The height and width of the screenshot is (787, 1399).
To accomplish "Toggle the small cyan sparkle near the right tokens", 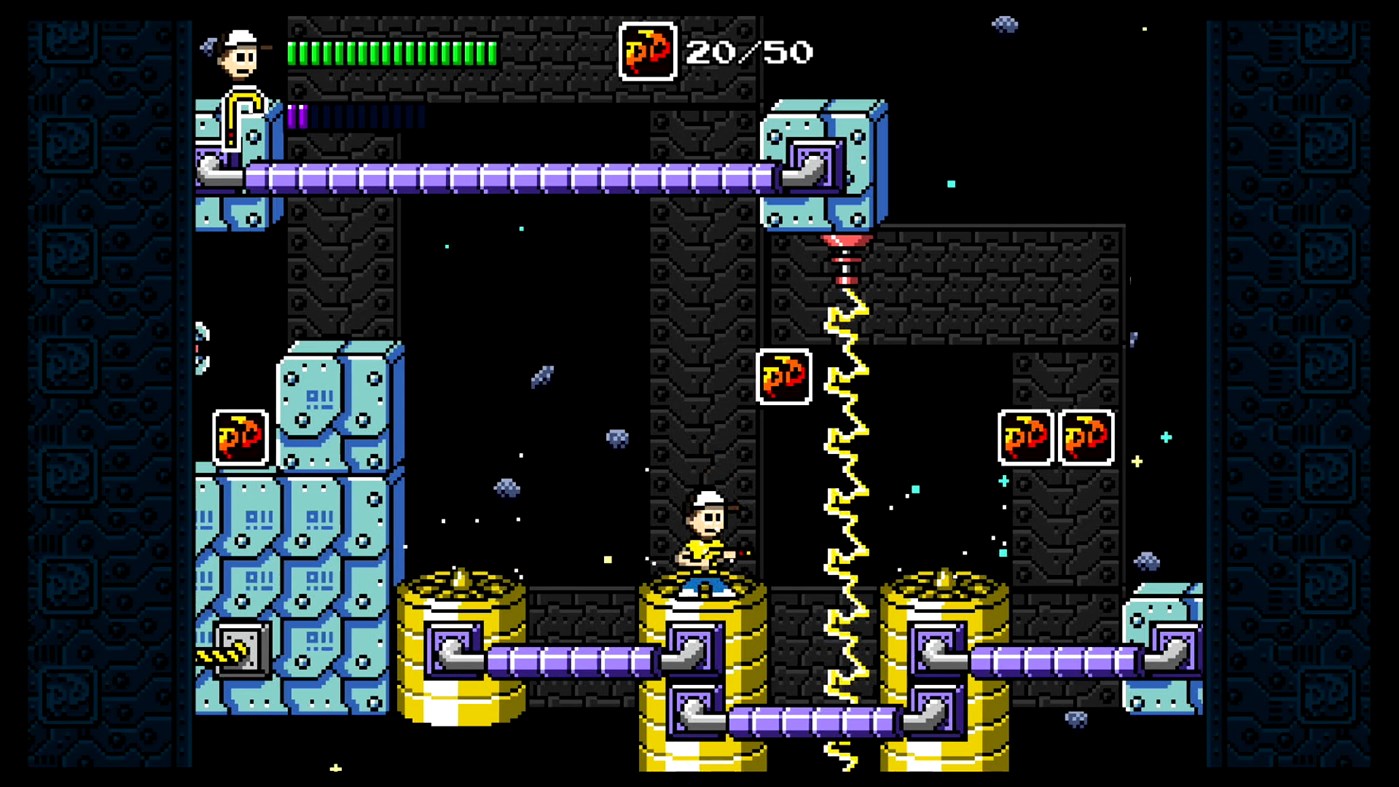I will coord(1164,436).
